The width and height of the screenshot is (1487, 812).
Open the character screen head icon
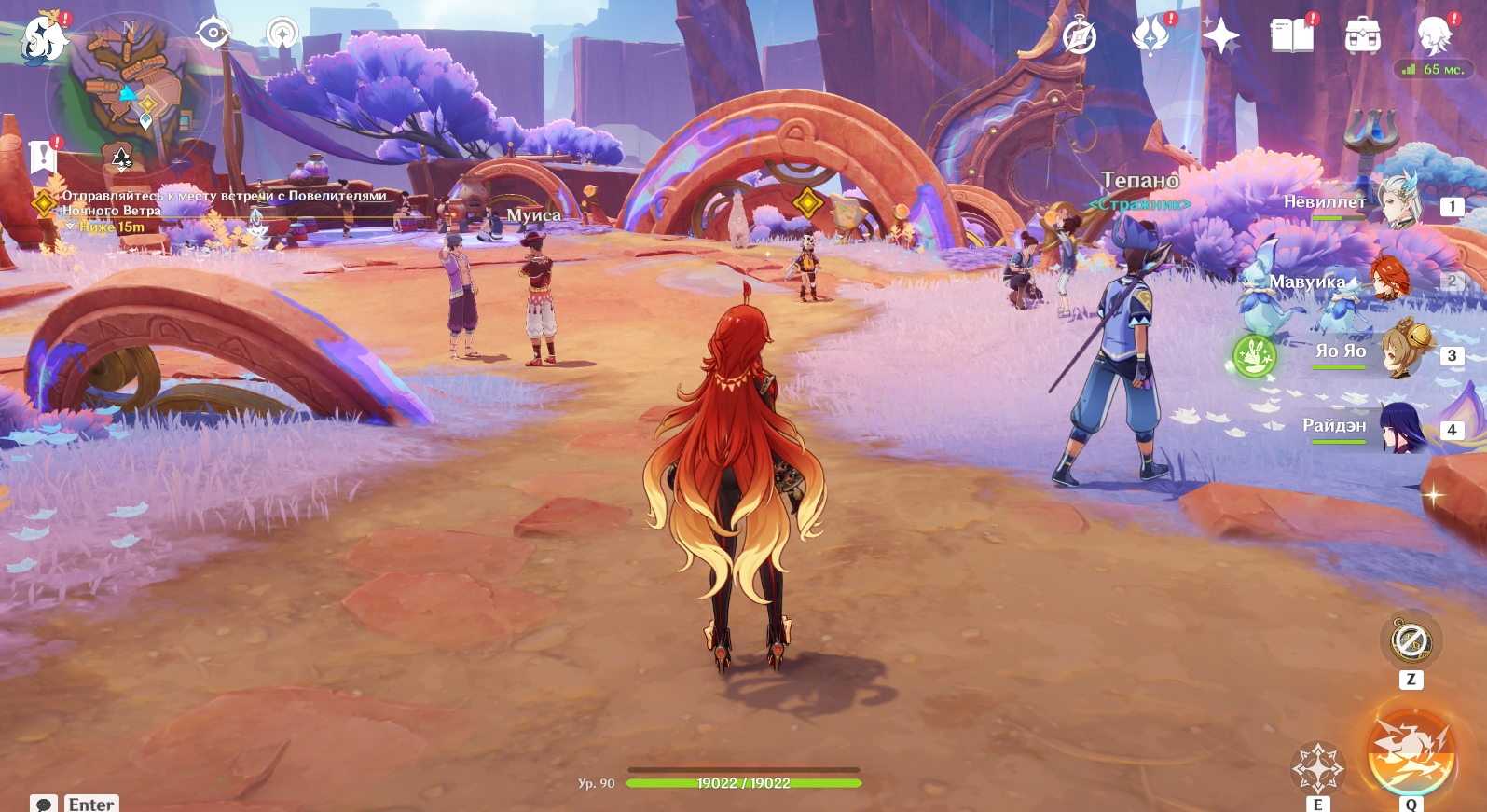(1433, 37)
